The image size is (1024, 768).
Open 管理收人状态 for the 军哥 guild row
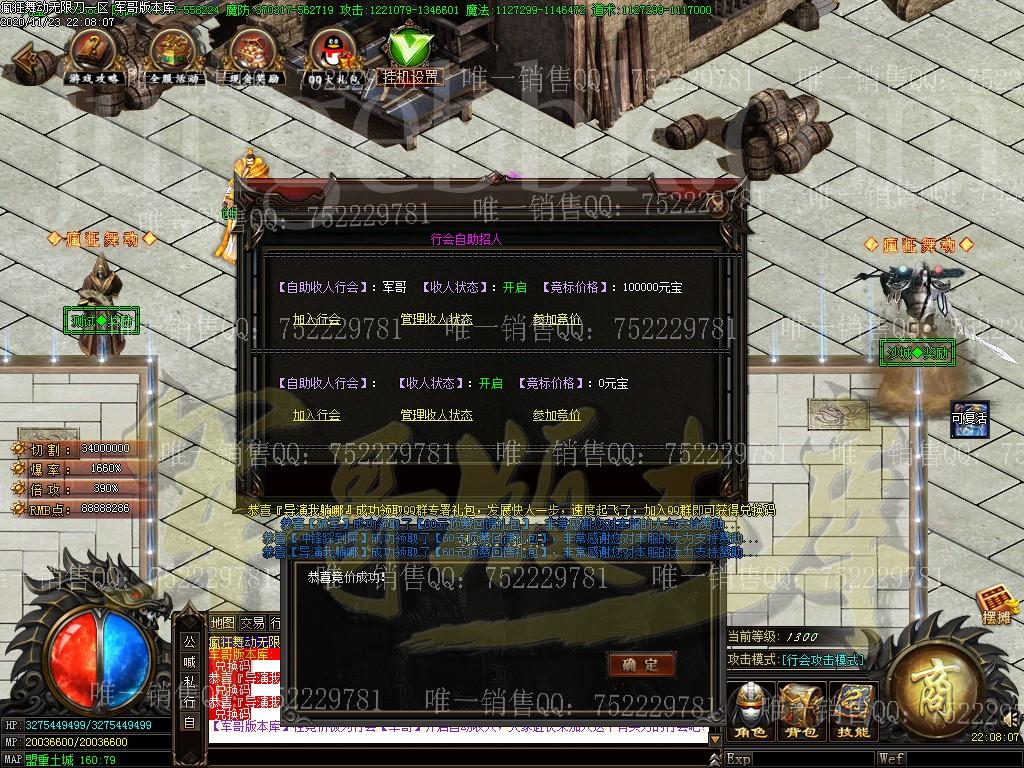pyautogui.click(x=436, y=320)
